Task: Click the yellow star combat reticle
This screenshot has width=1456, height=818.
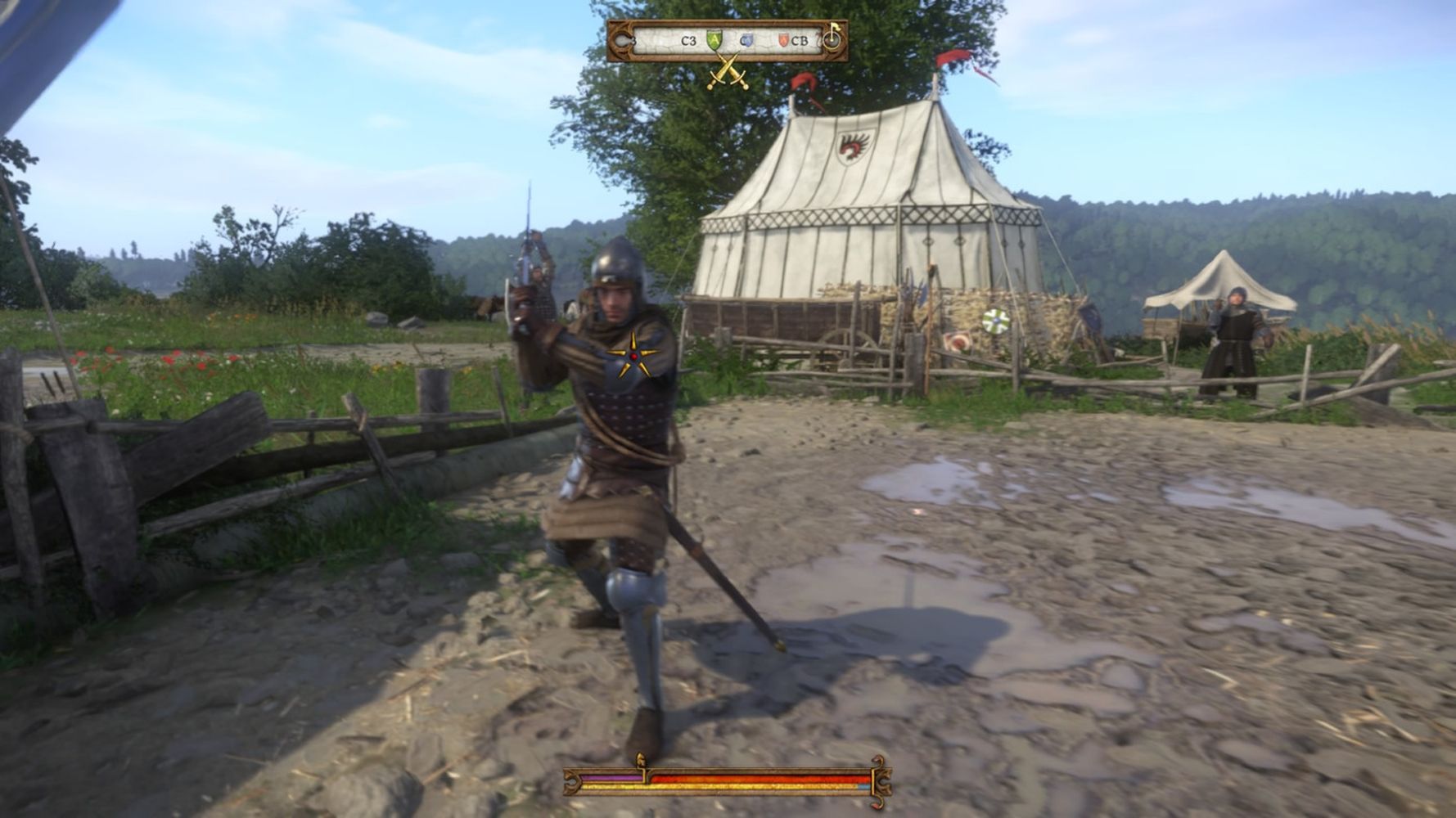Action: tap(633, 357)
